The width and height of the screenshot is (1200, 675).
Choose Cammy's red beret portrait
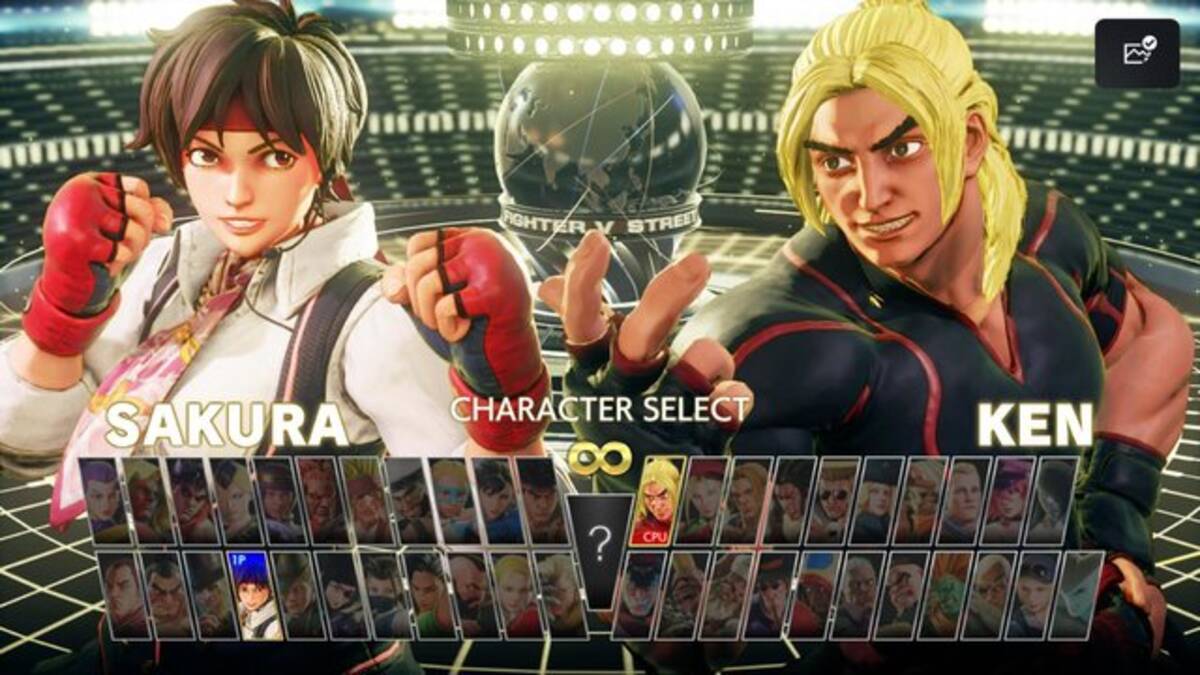pos(703,500)
